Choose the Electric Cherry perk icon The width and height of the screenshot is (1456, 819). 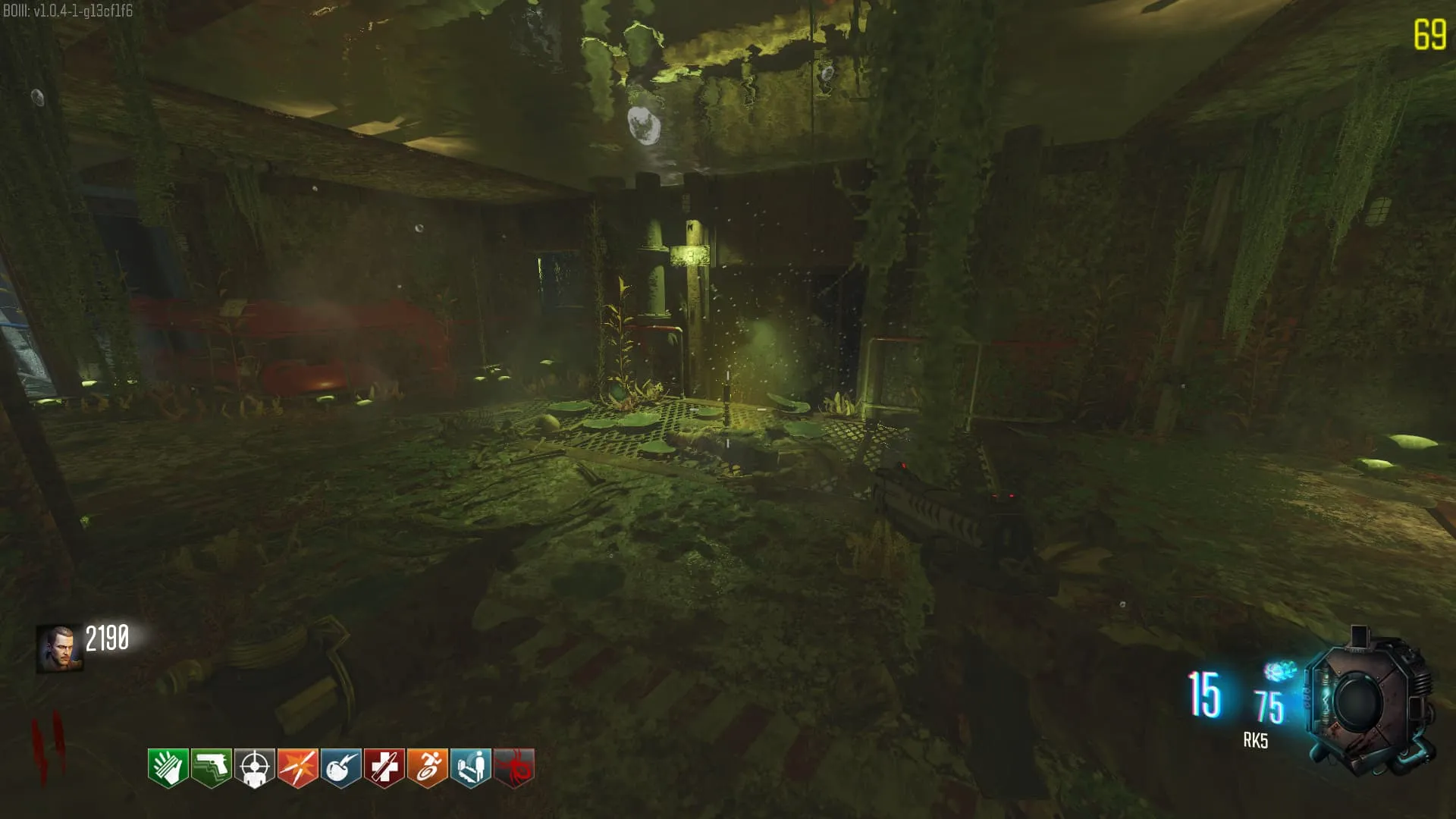tap(340, 768)
